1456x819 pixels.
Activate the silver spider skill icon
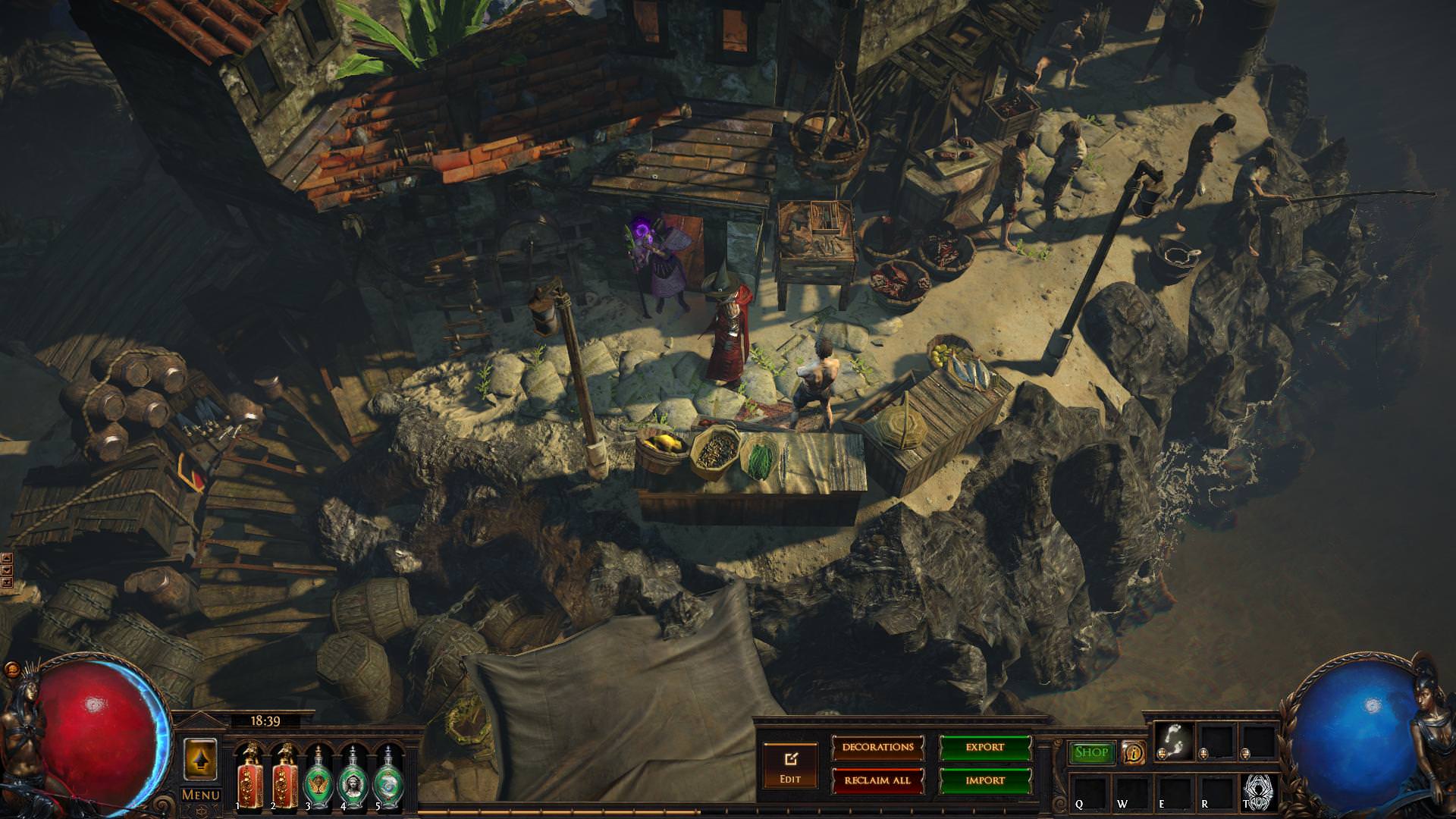(1260, 789)
